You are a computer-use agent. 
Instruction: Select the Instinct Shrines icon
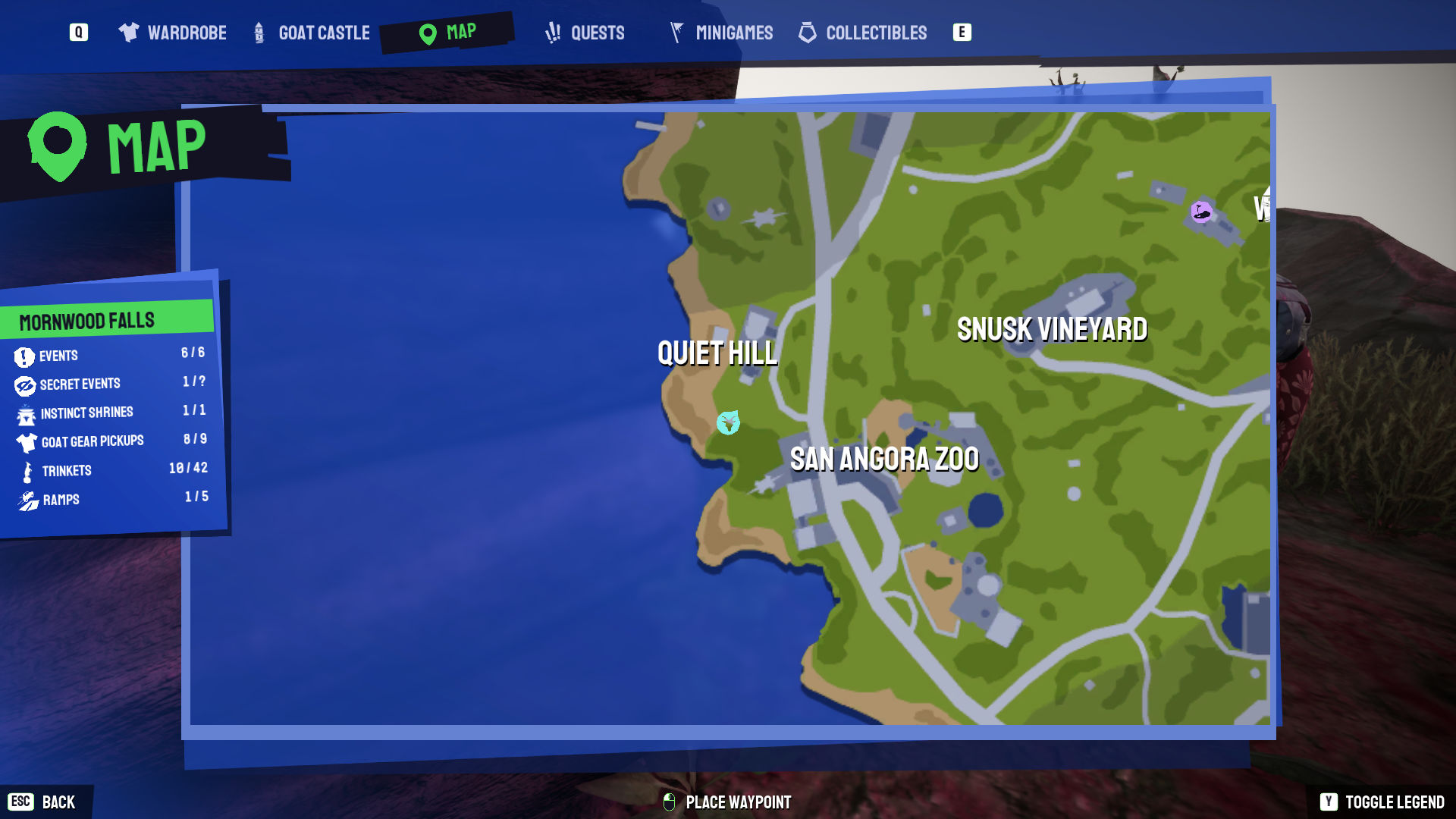tap(25, 413)
